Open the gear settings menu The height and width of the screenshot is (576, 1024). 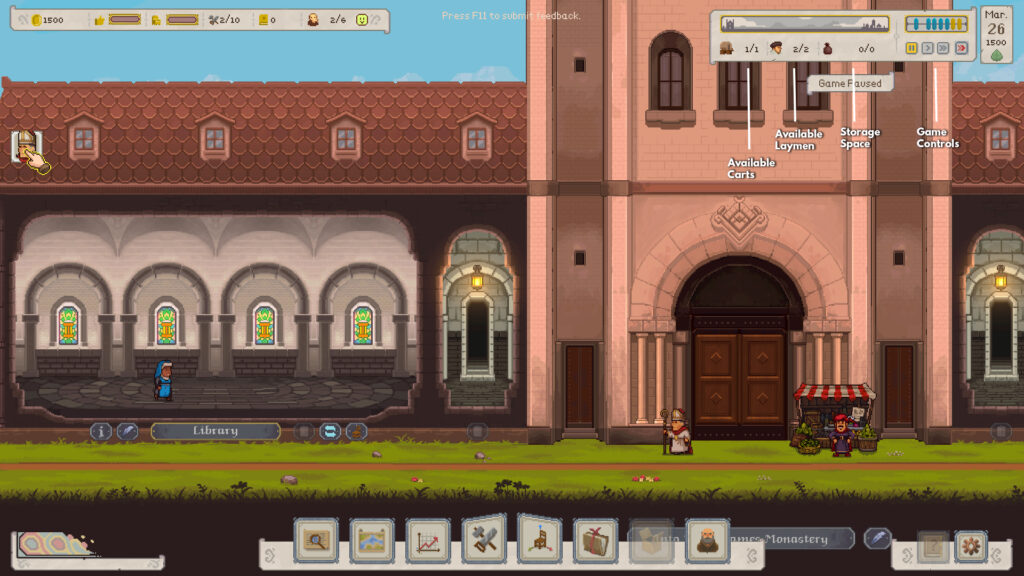pyautogui.click(x=970, y=547)
